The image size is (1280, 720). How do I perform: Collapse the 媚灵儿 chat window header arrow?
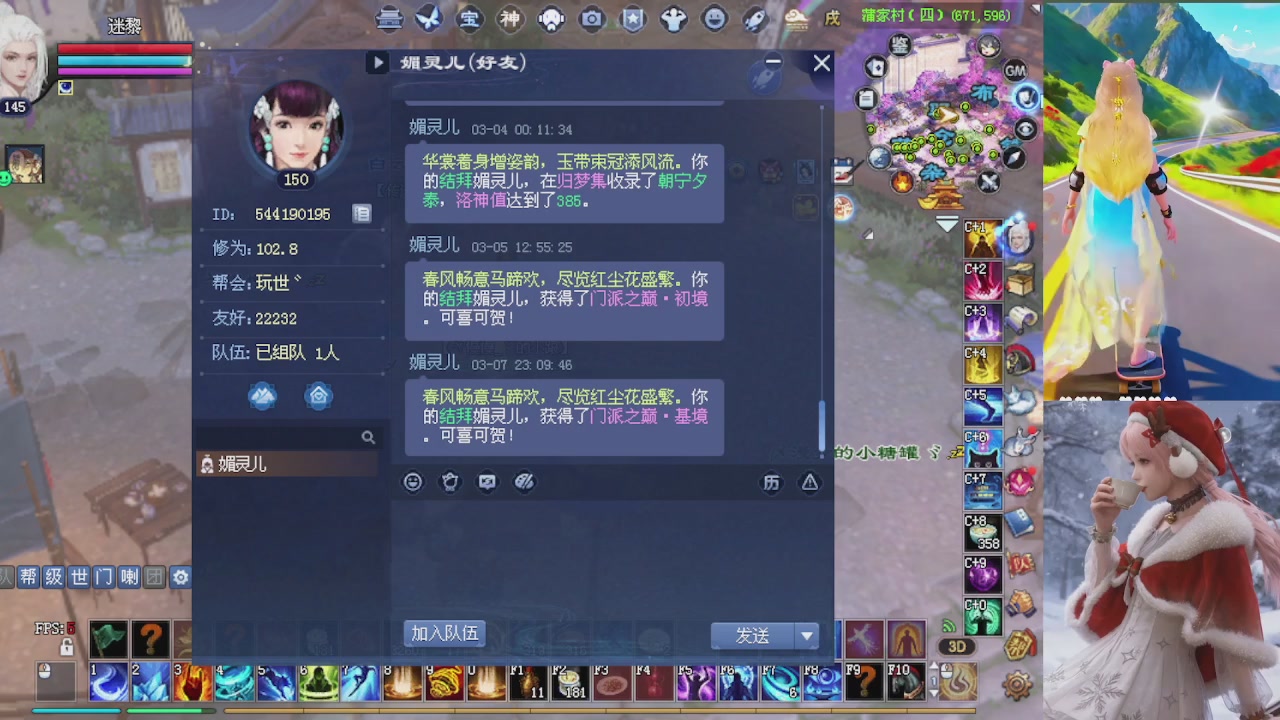coord(377,62)
